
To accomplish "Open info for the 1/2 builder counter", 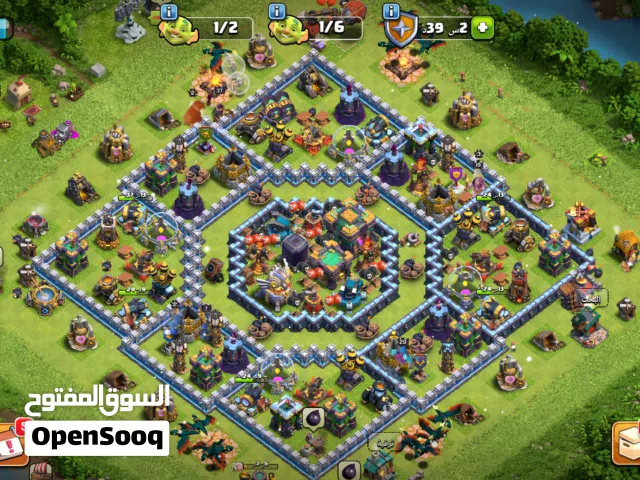I will [x=169, y=12].
